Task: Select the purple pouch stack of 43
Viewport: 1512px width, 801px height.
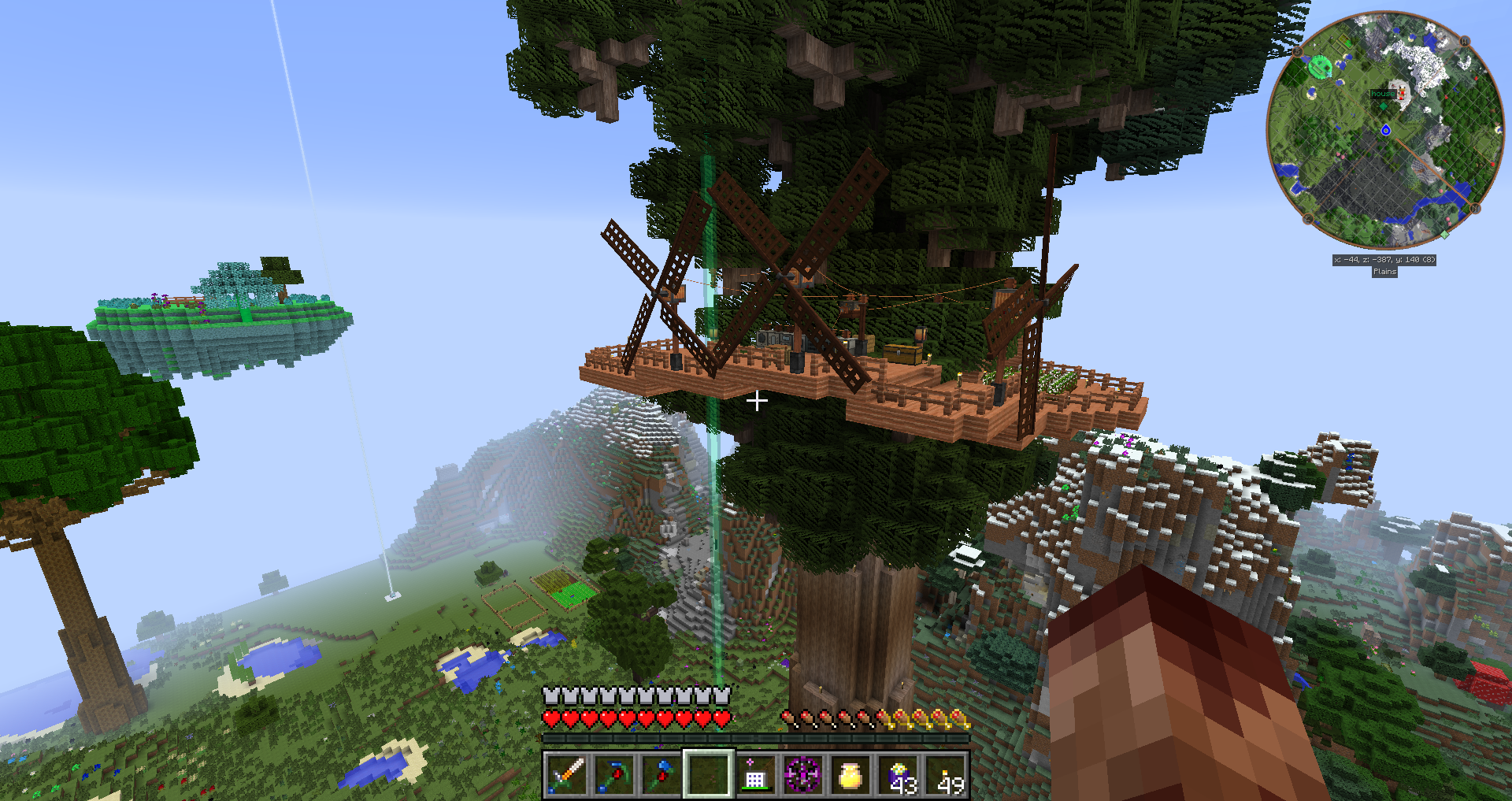Action: [899, 775]
